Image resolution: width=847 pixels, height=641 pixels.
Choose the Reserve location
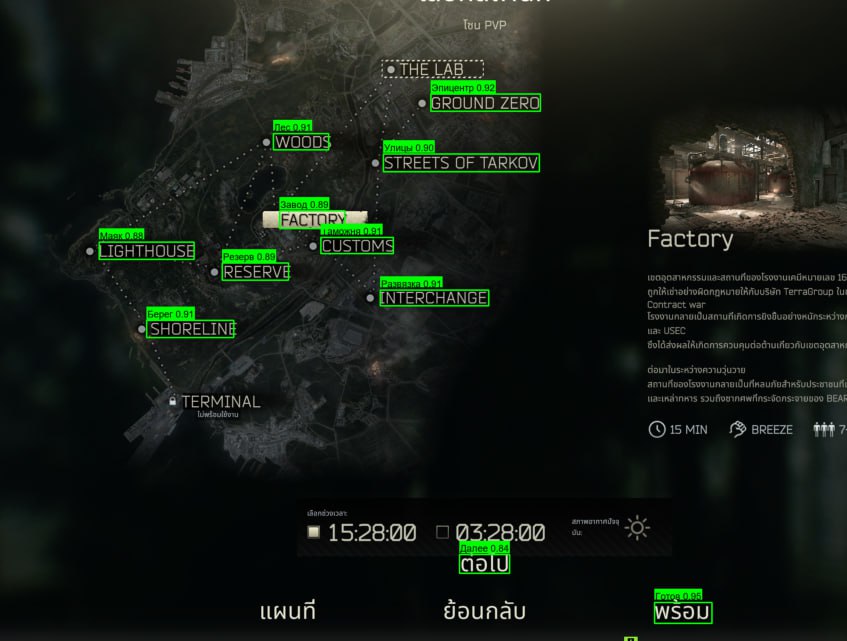[x=256, y=272]
